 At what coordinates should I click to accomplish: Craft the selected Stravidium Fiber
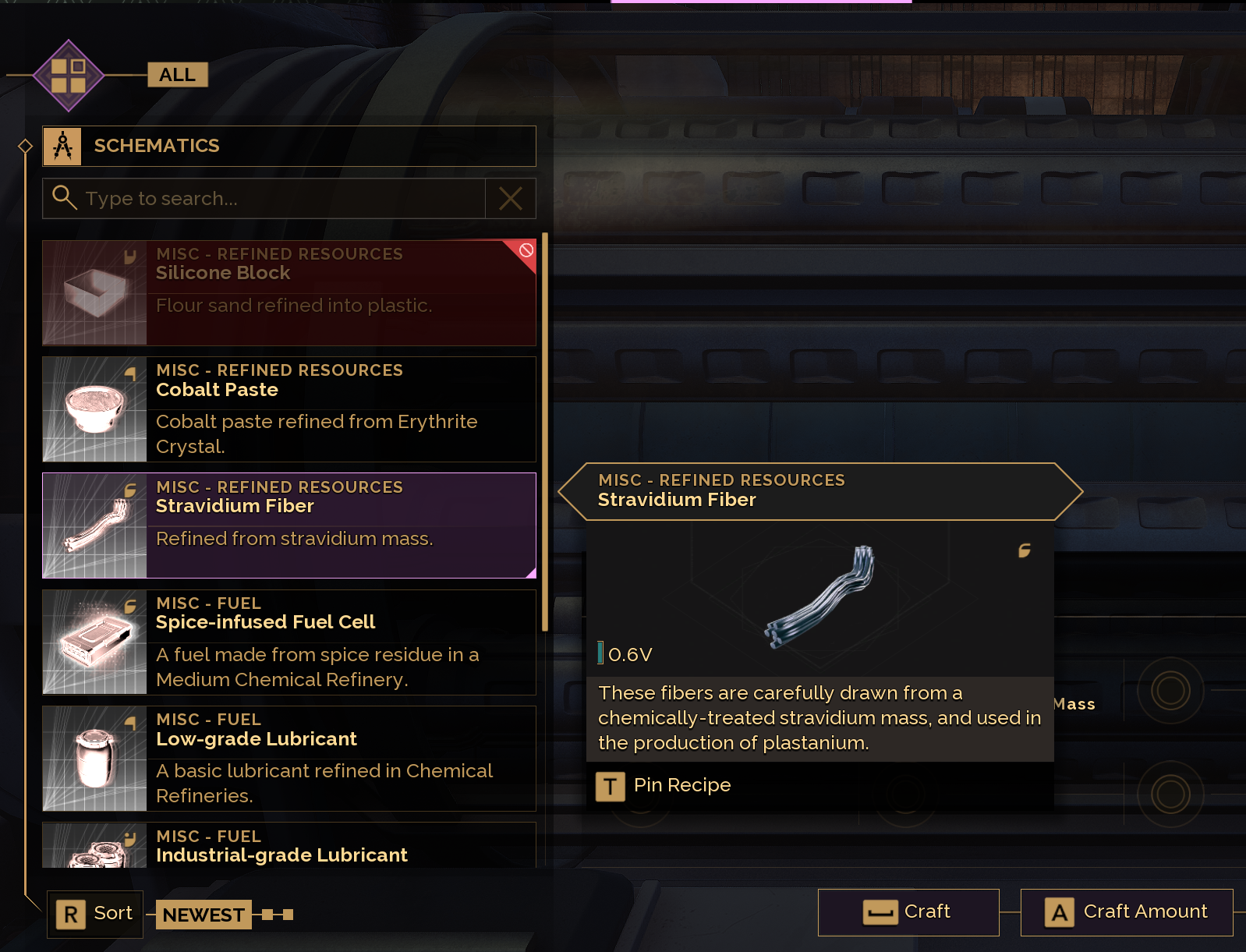pos(908,912)
